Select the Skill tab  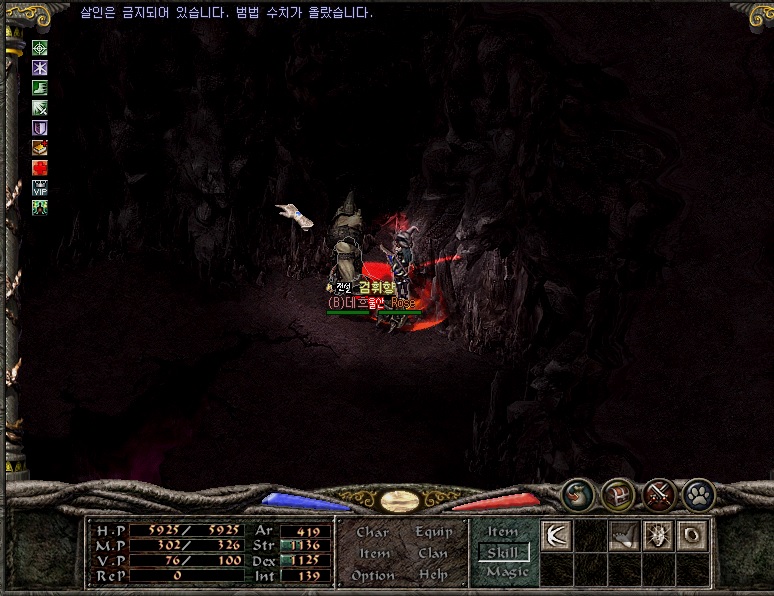pyautogui.click(x=504, y=552)
